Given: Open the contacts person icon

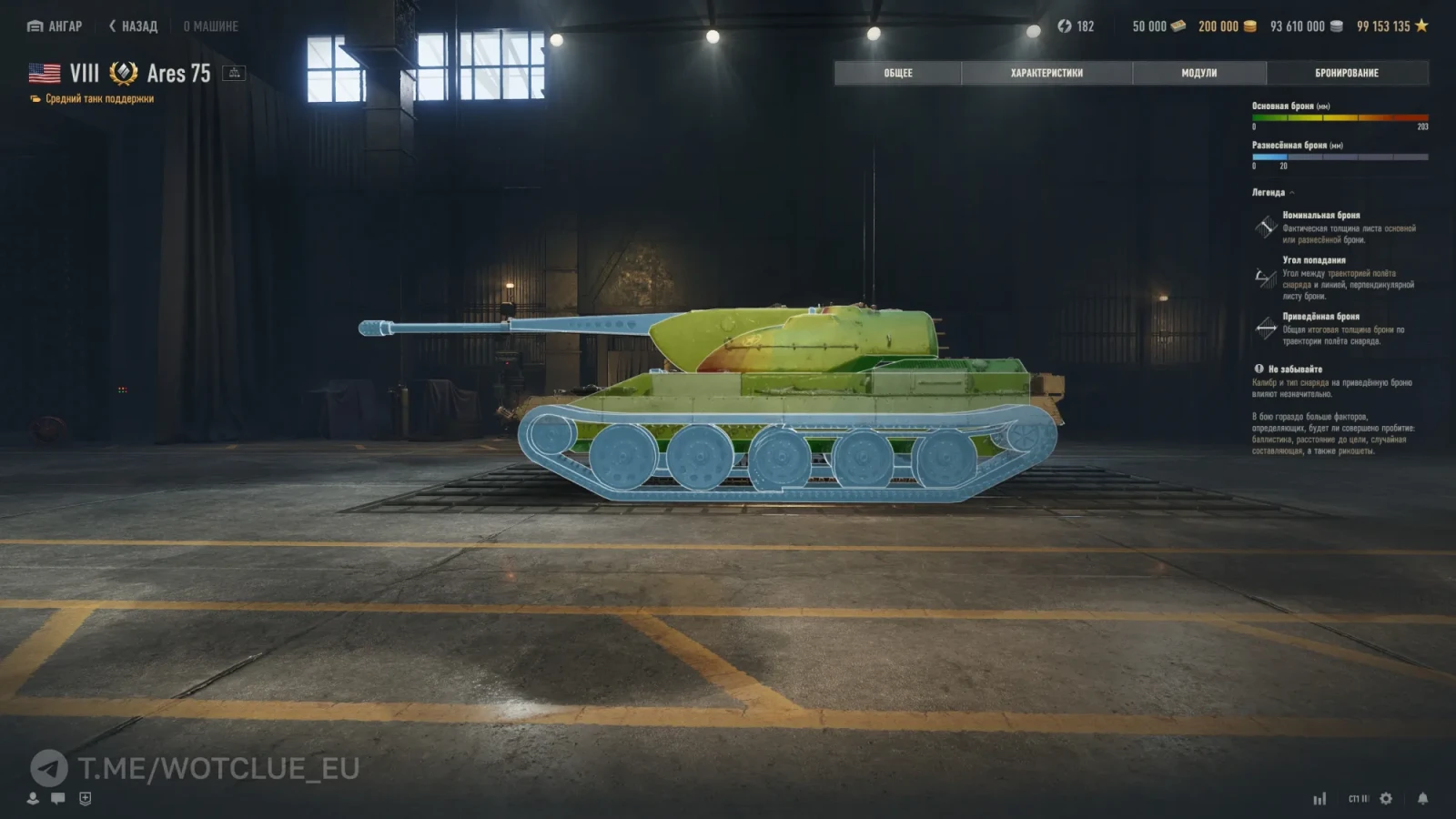Looking at the screenshot, I should click(33, 798).
